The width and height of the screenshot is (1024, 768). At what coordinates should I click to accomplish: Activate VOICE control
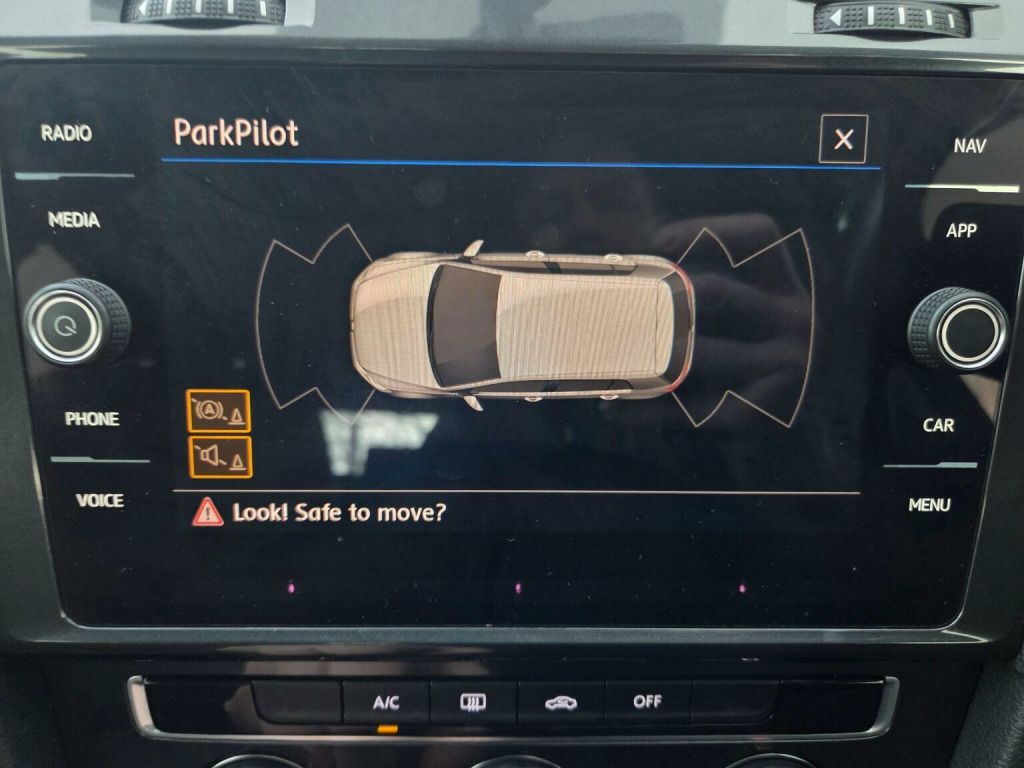100,500
